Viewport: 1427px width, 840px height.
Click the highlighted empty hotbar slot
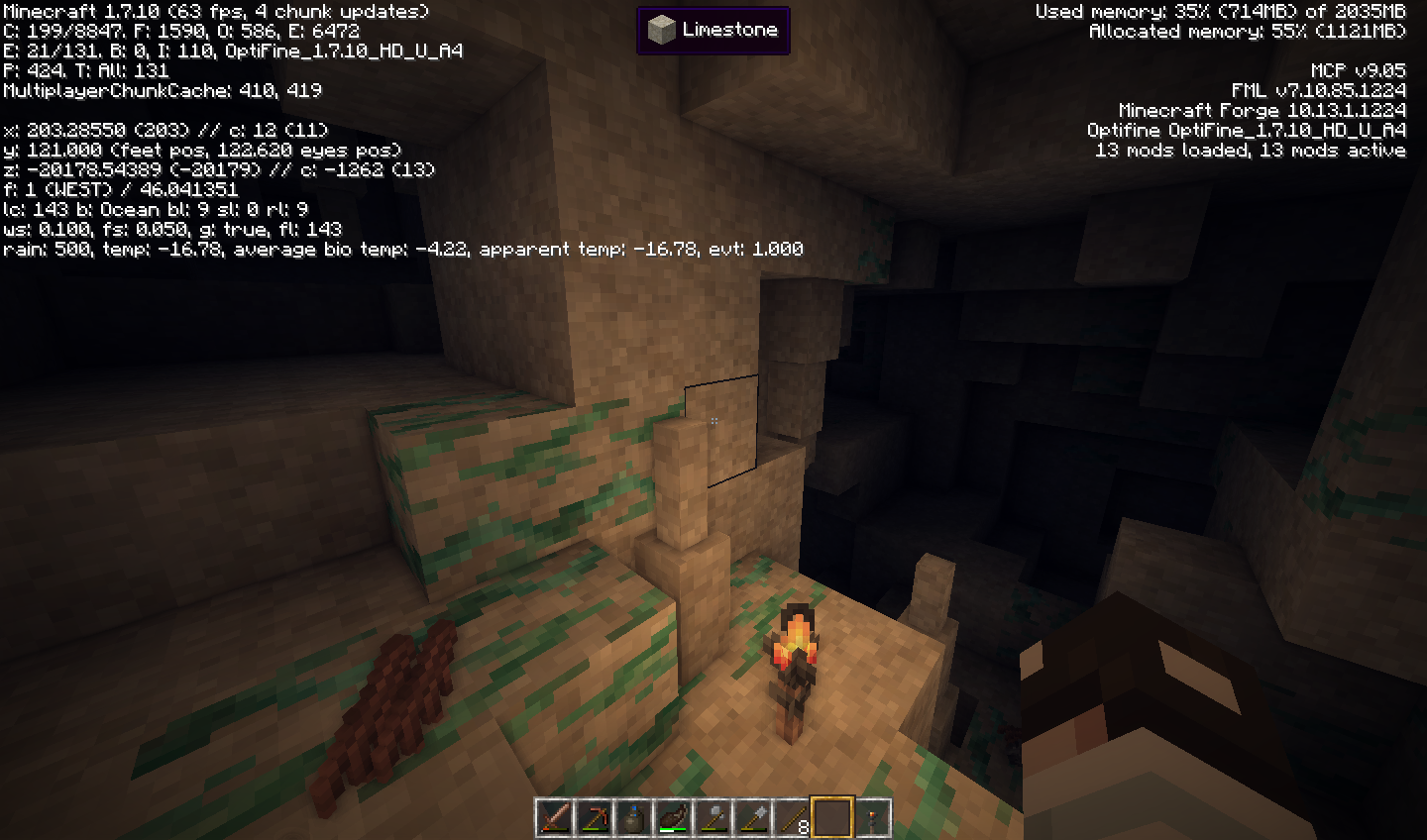(832, 818)
